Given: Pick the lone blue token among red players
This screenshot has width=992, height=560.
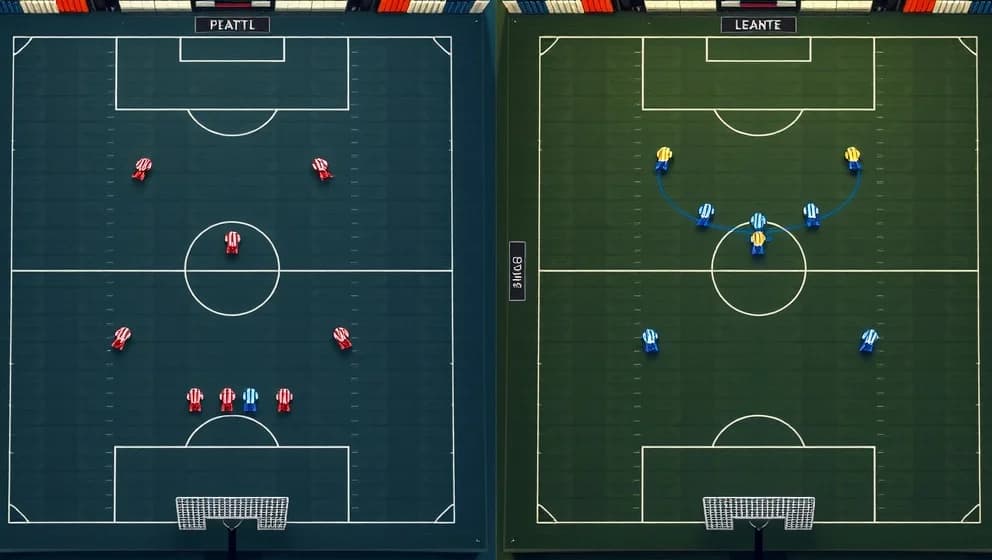Looking at the screenshot, I should coord(250,399).
